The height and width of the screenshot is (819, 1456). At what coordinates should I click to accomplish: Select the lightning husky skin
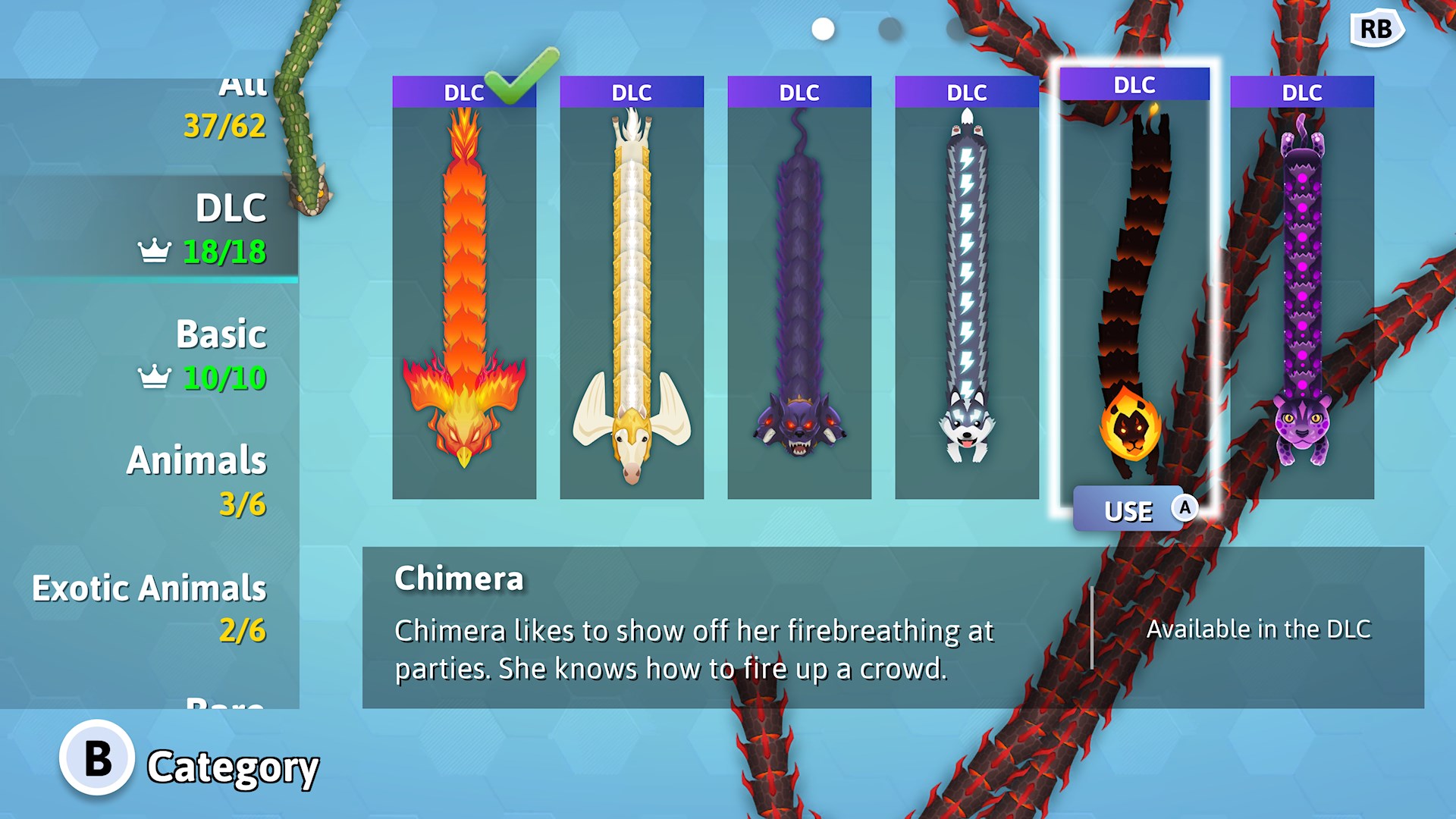click(x=967, y=288)
